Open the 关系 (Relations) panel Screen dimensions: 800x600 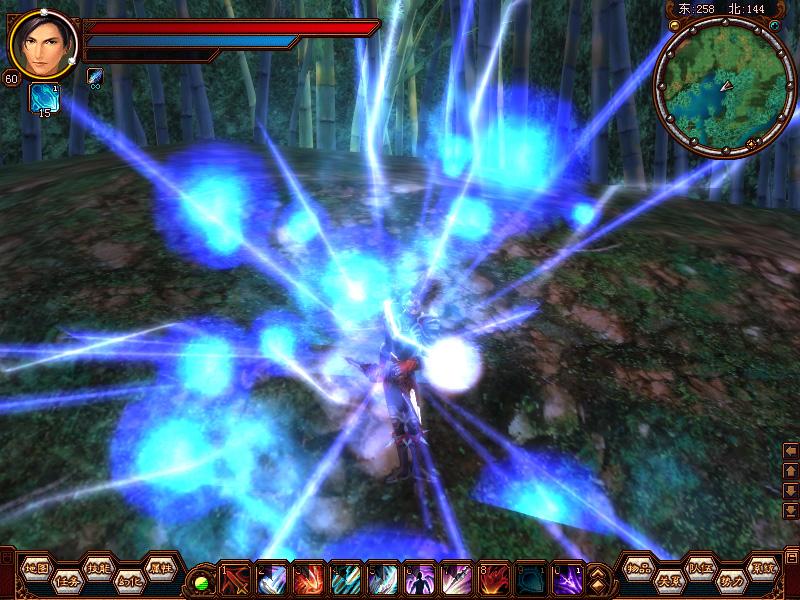tap(670, 580)
